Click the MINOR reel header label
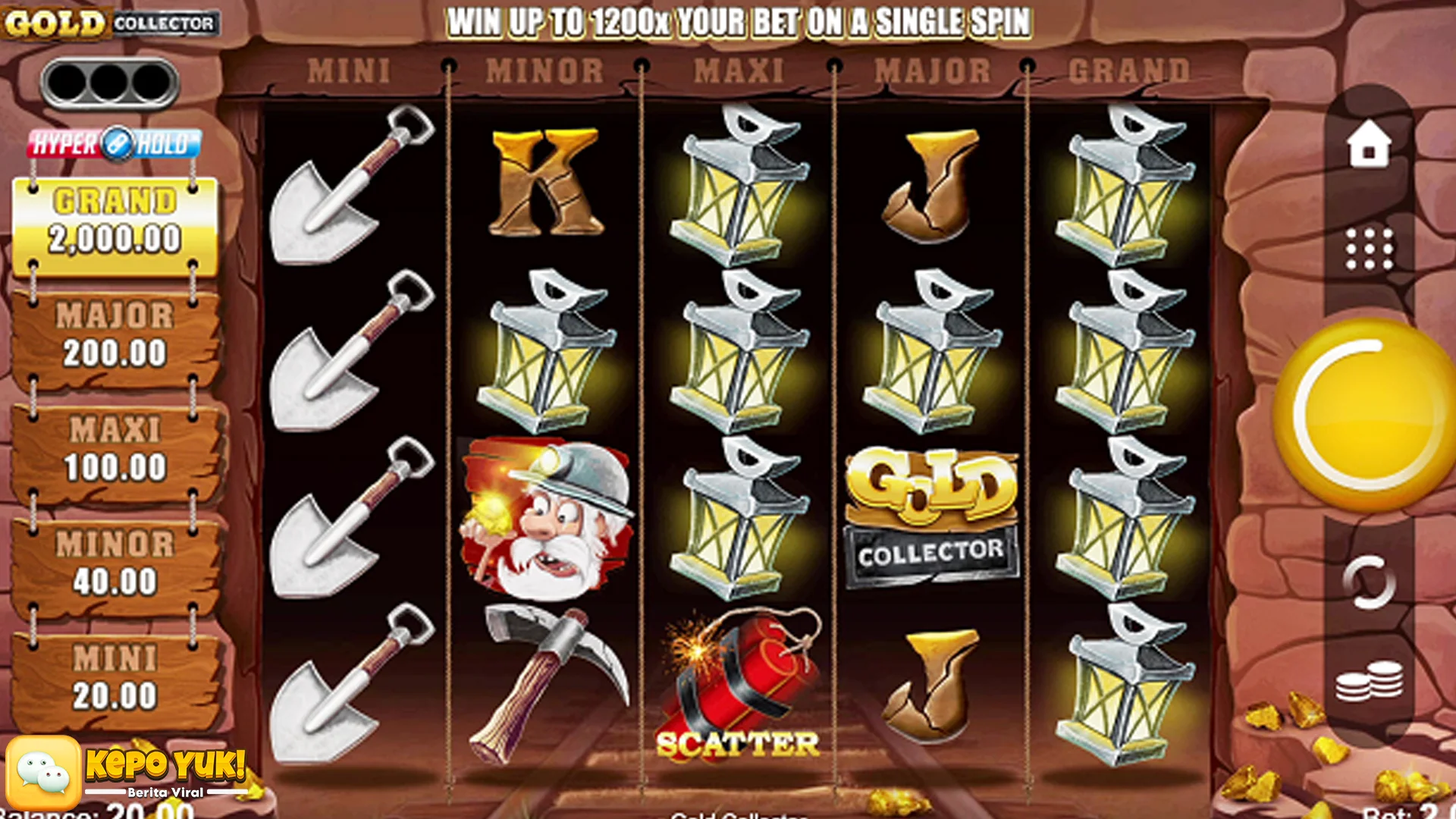 coord(542,68)
